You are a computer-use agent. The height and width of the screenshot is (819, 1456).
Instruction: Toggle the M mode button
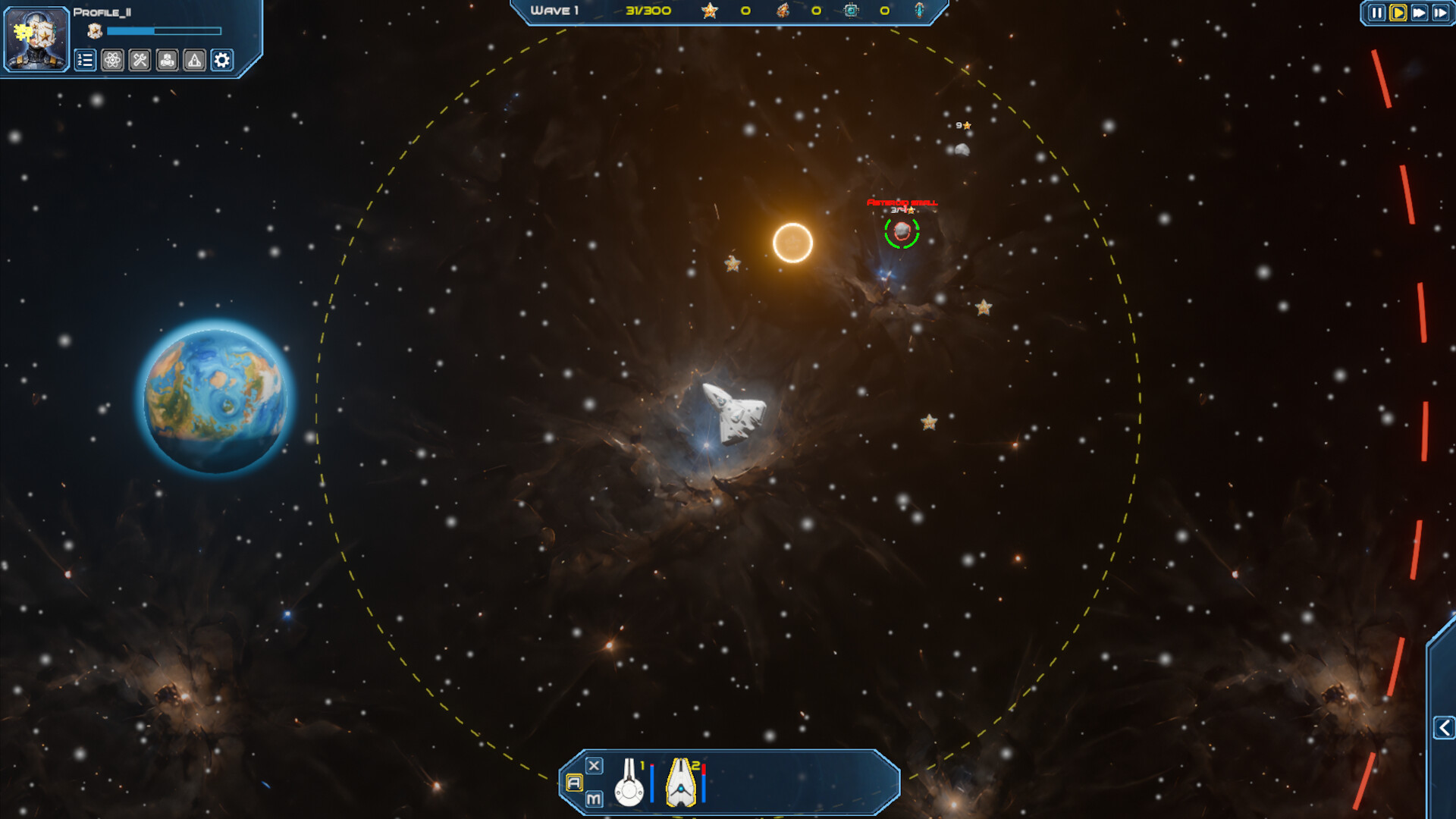[x=594, y=799]
